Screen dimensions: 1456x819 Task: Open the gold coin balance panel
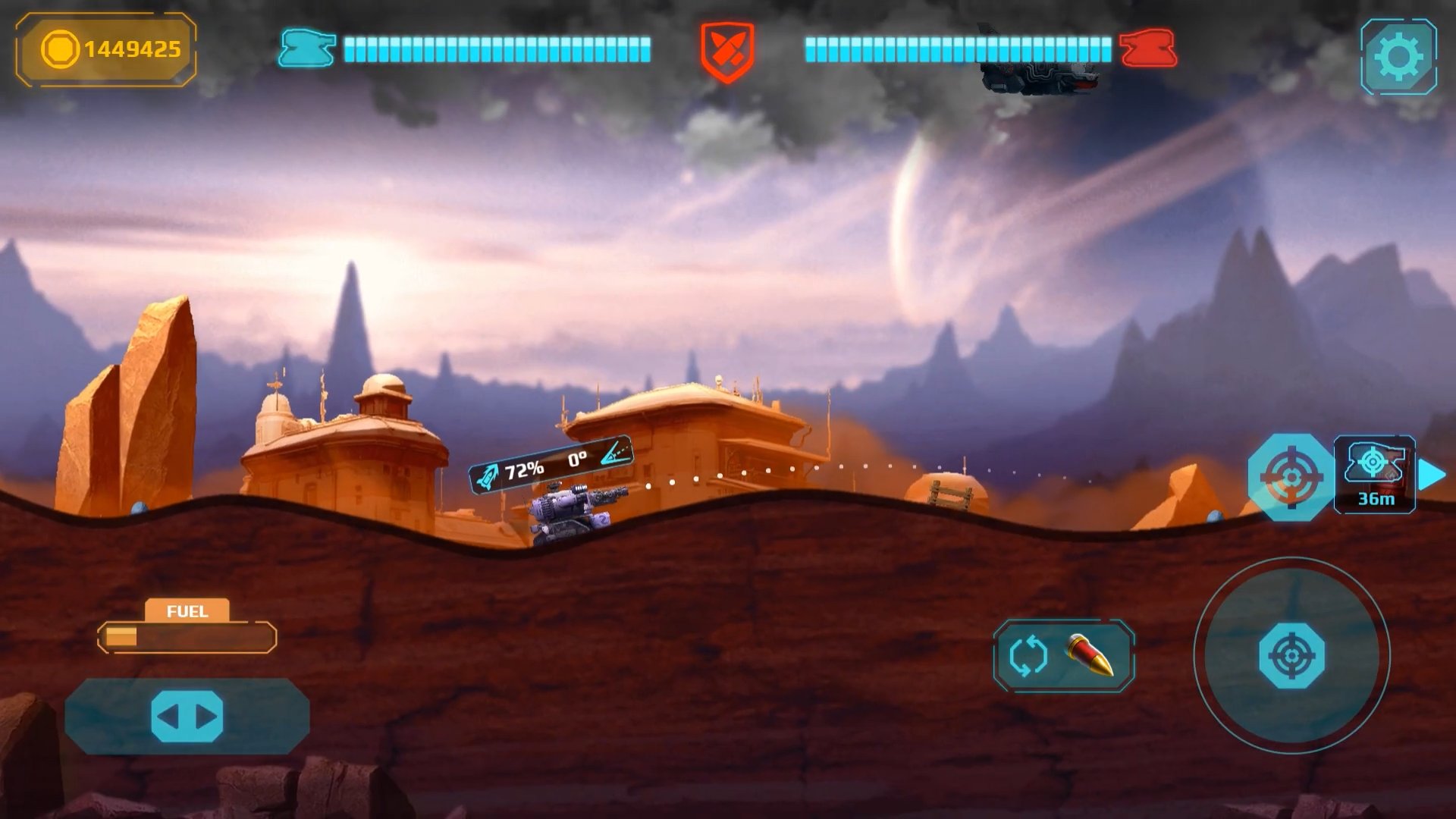[x=106, y=50]
